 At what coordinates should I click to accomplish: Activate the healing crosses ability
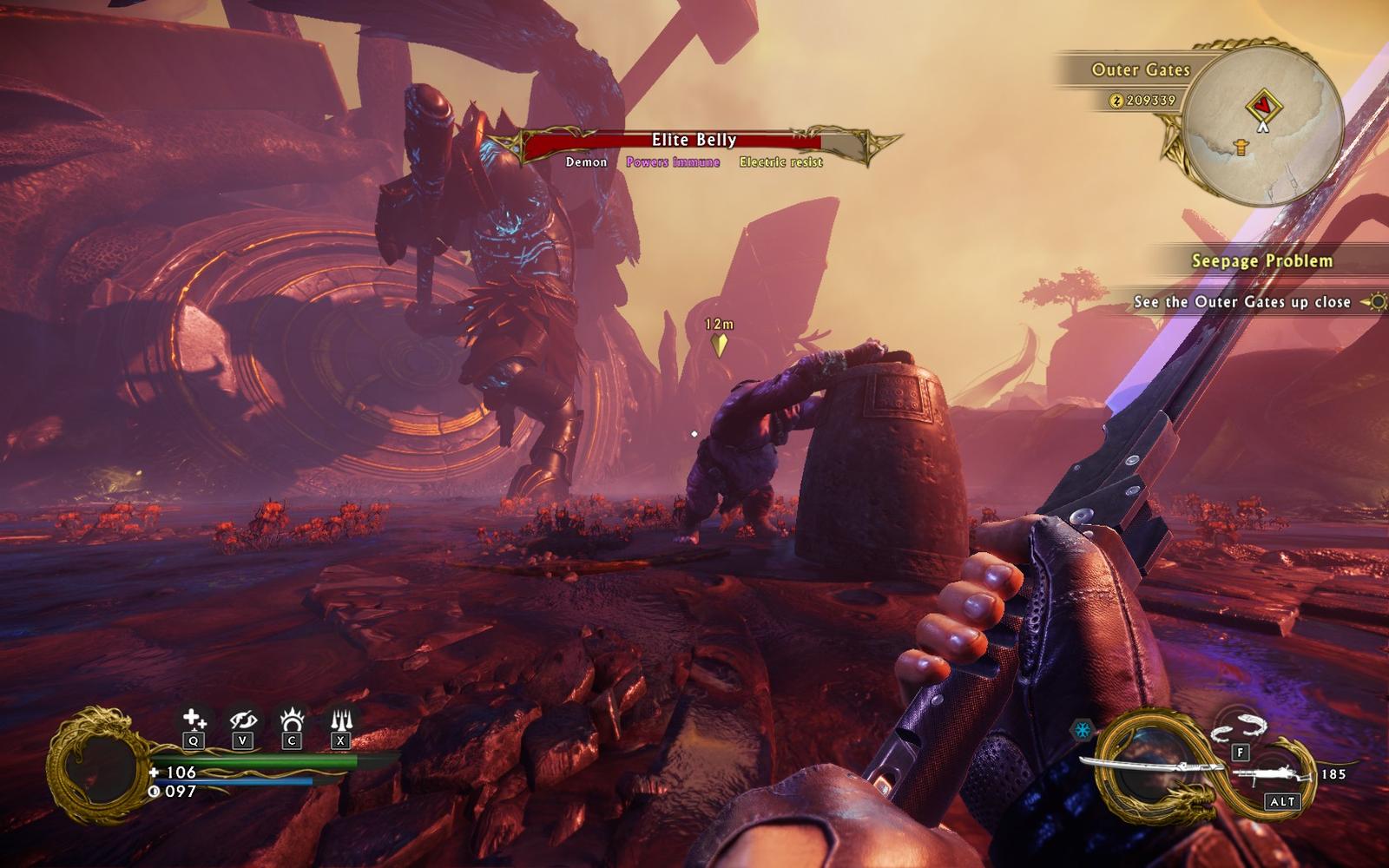[x=194, y=720]
